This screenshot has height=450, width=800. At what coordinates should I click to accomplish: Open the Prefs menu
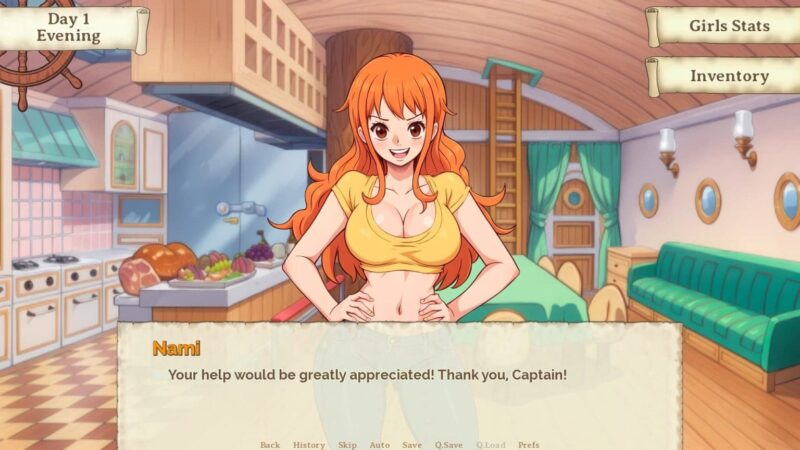pos(529,444)
